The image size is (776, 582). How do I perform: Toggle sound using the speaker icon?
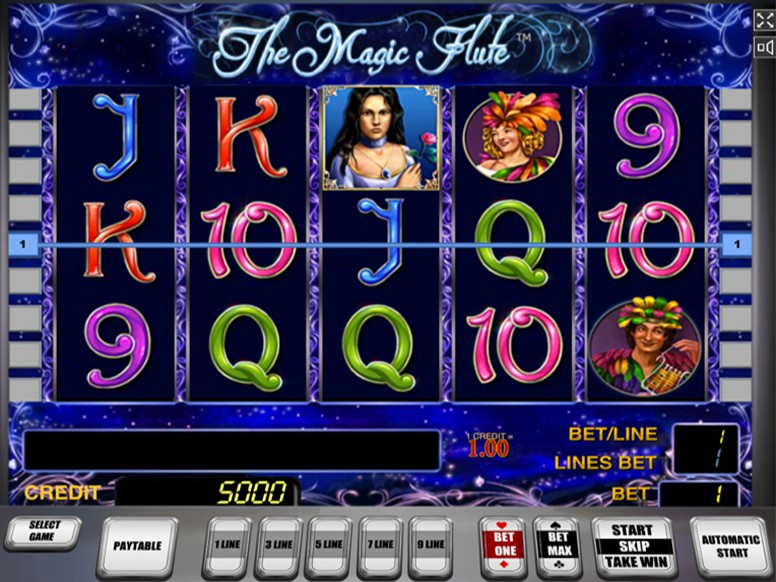point(765,49)
